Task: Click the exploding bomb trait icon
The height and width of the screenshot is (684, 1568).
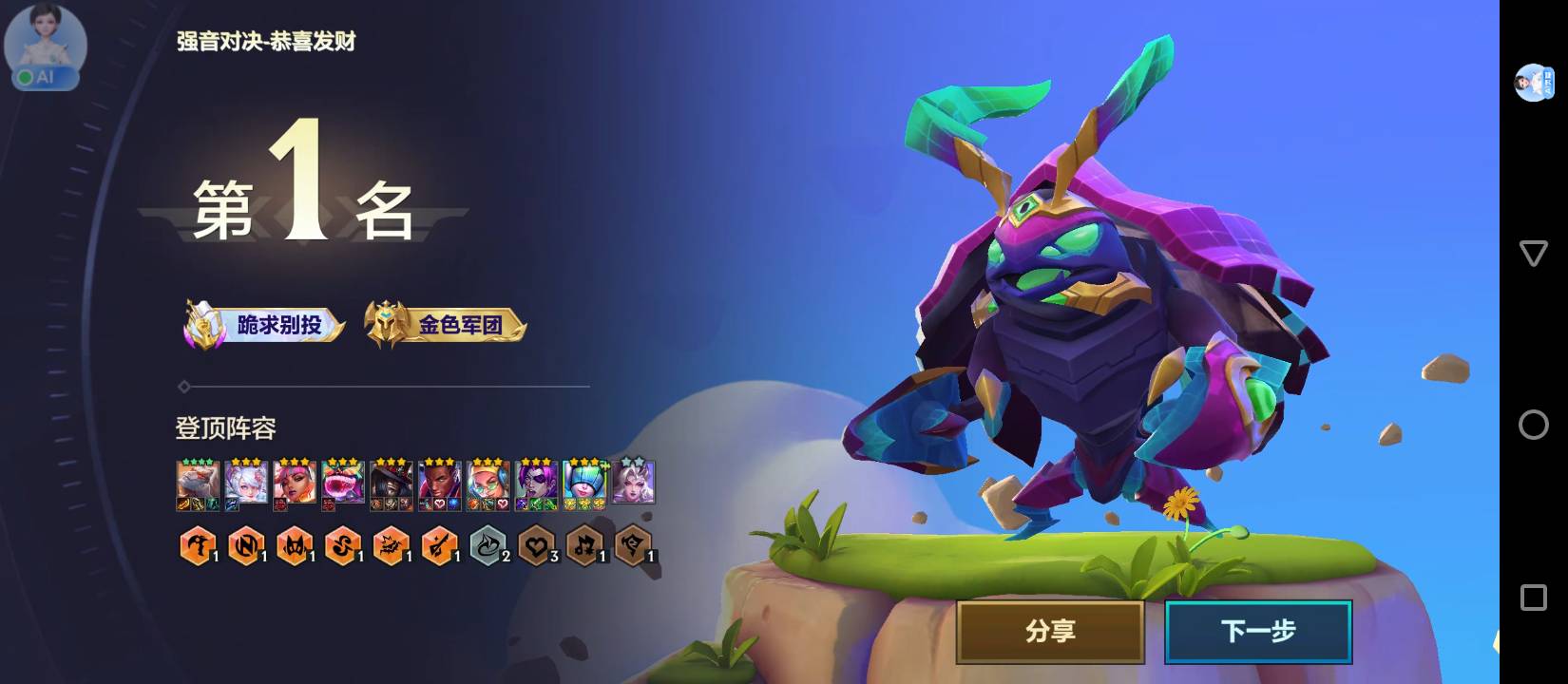Action: pos(392,546)
